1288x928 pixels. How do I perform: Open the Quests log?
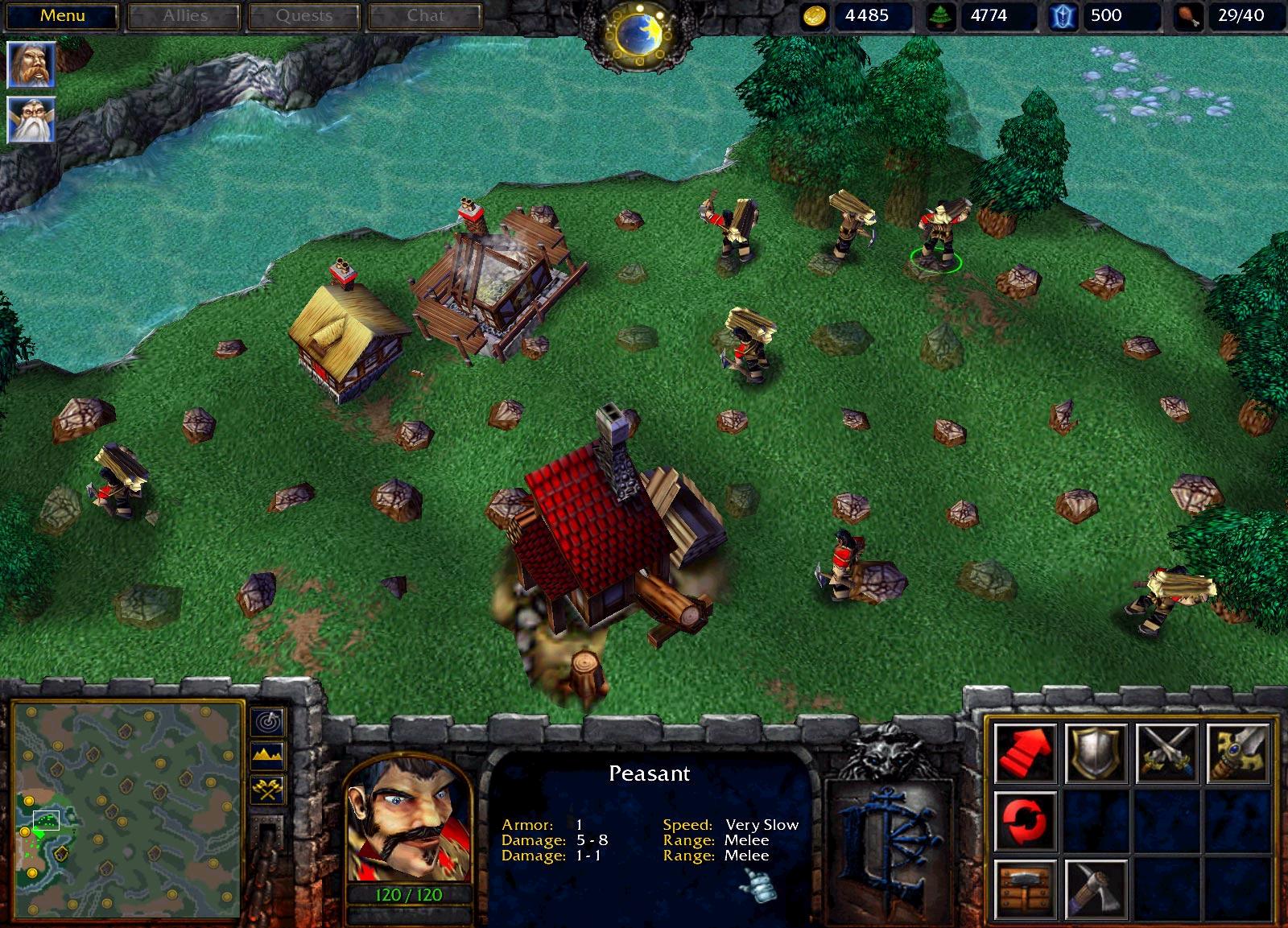tap(304, 16)
